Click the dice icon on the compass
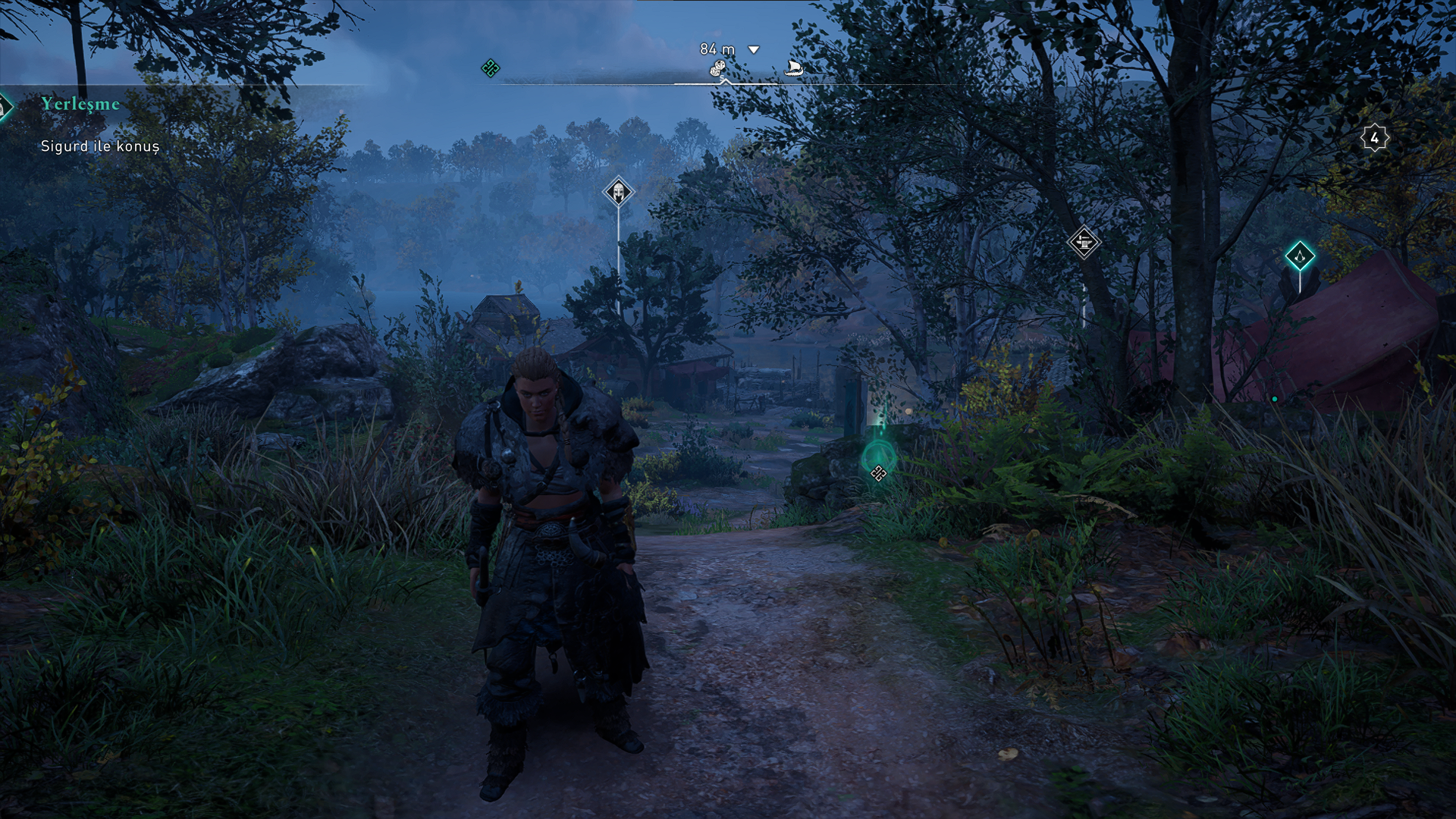The image size is (1456, 819). (717, 70)
